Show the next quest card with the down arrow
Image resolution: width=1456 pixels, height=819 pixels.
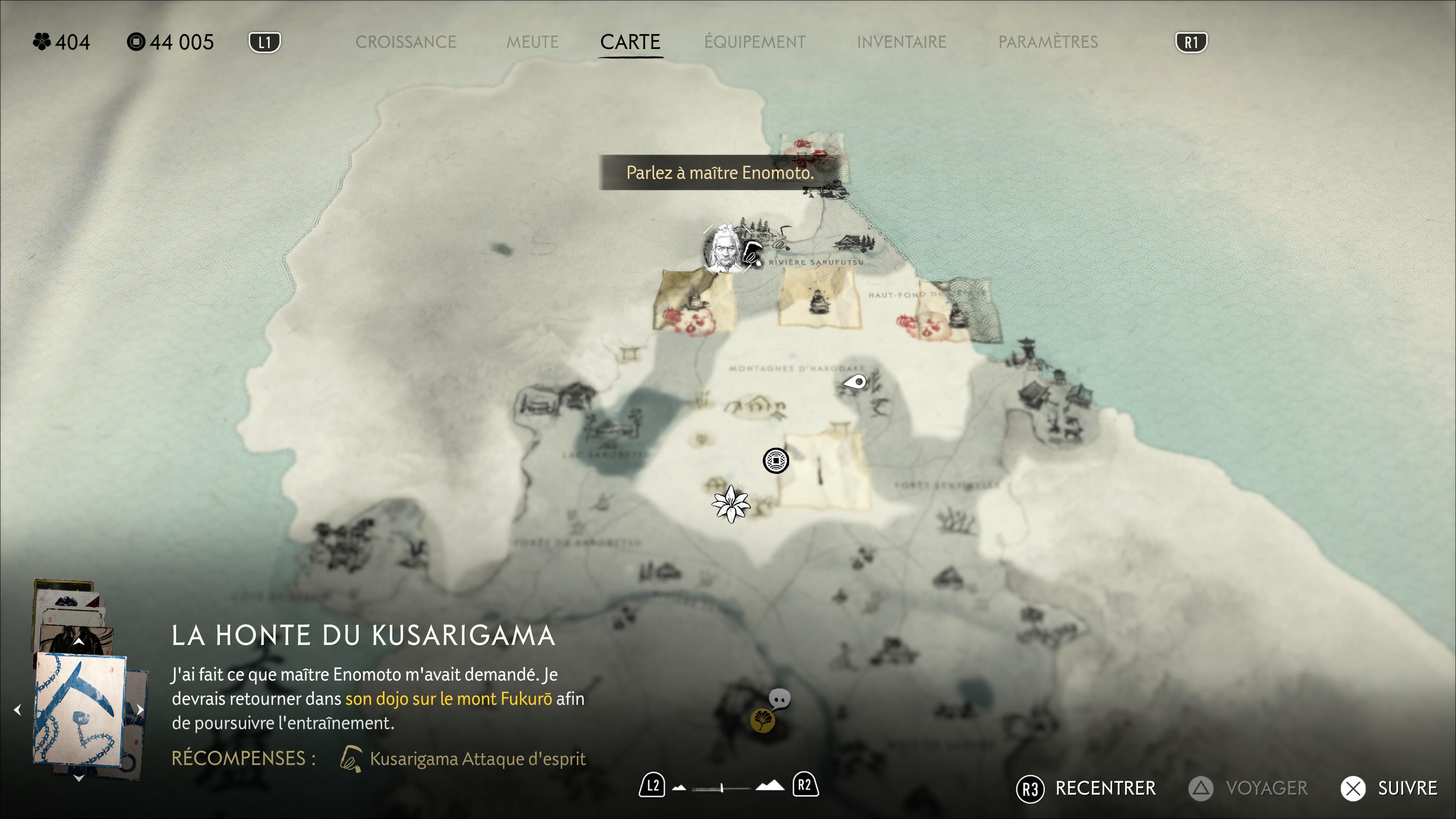pyautogui.click(x=78, y=778)
